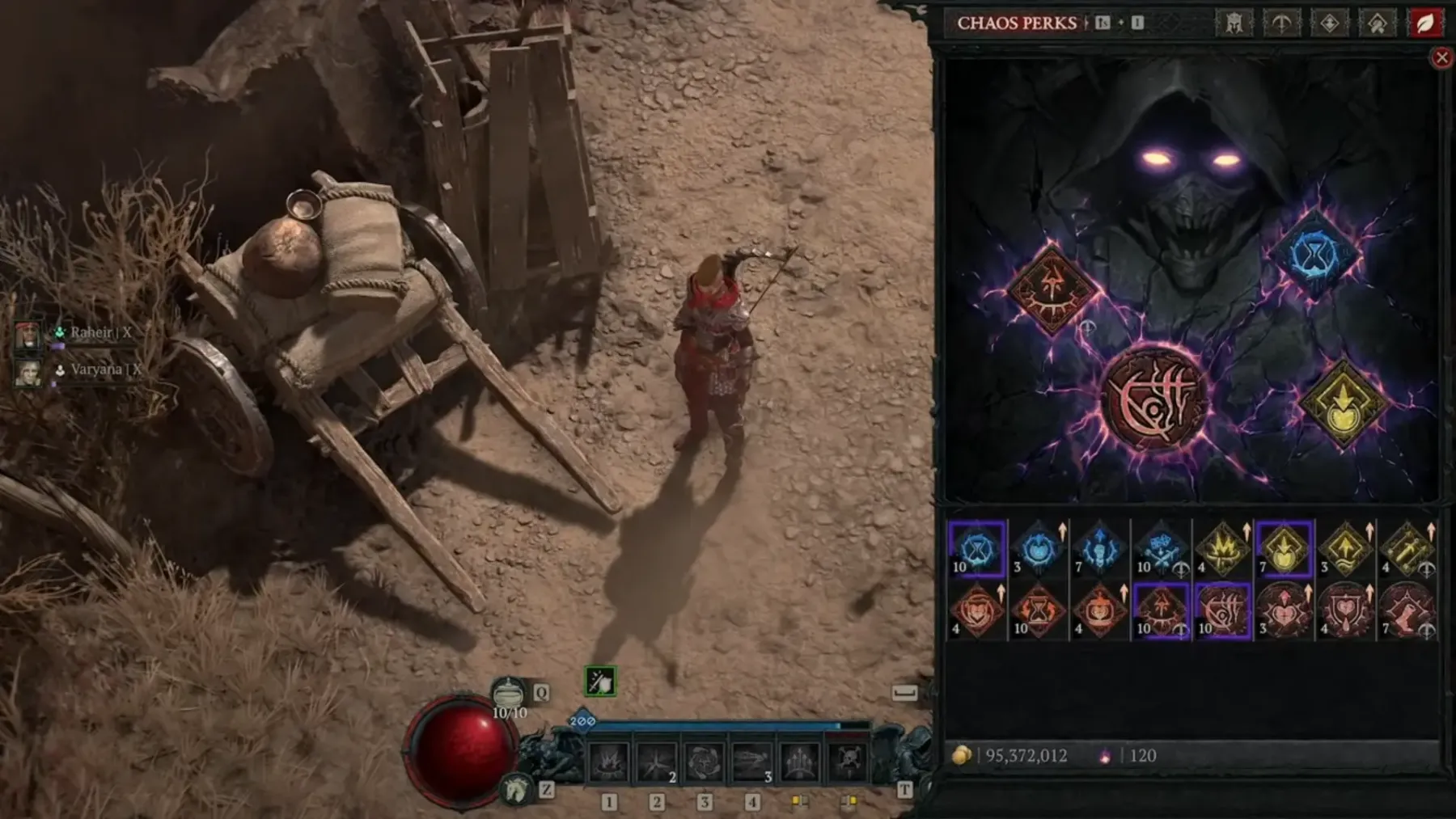Pick the yellow sword perk
The width and height of the screenshot is (1456, 819).
(1407, 549)
